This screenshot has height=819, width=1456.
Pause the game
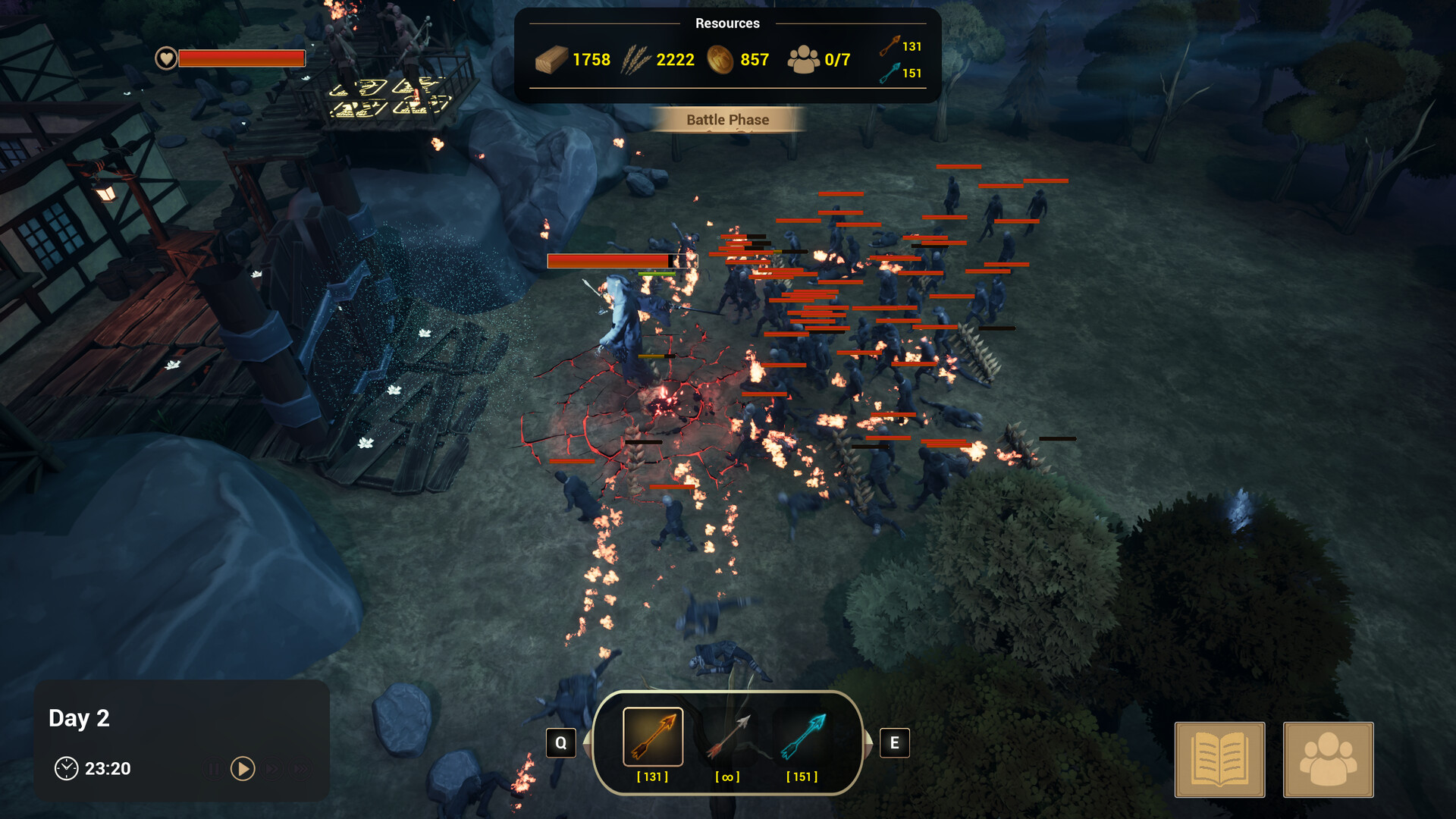[x=213, y=768]
